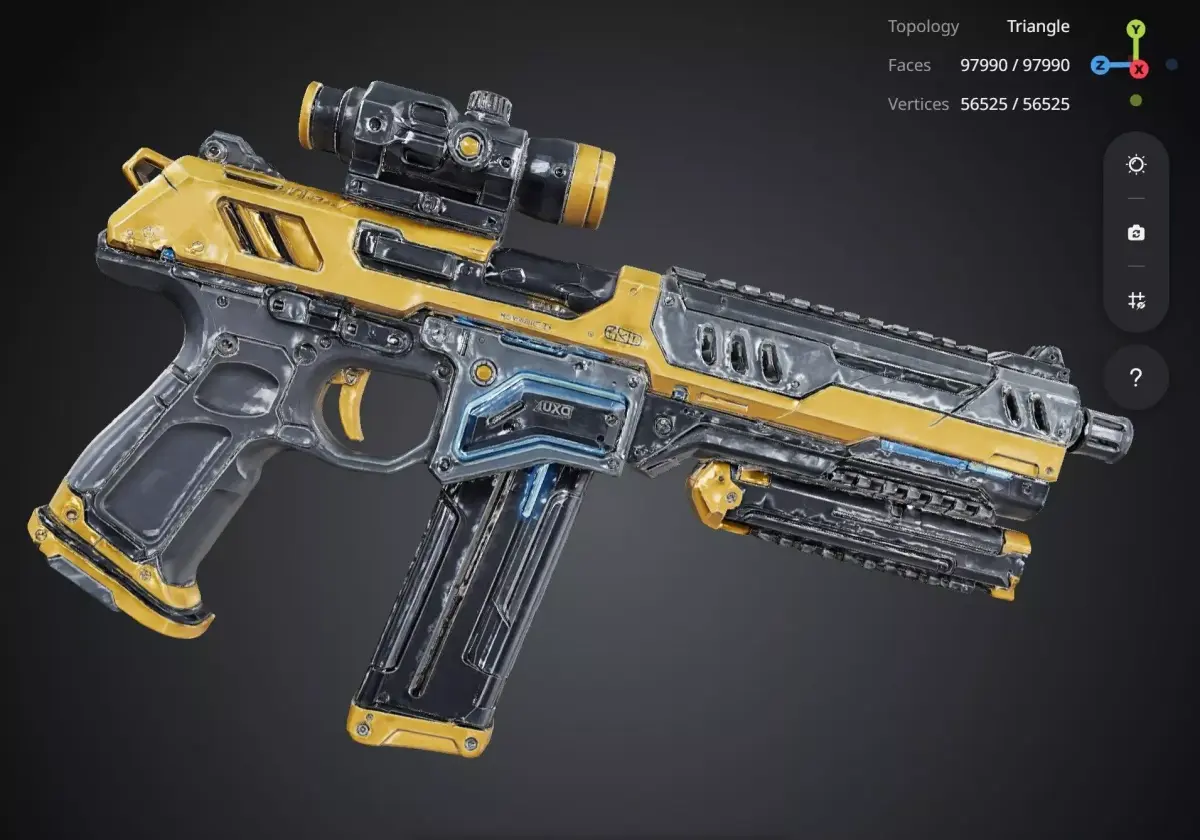Snap view to the blue Z axis
1200x840 pixels.
pos(1100,66)
